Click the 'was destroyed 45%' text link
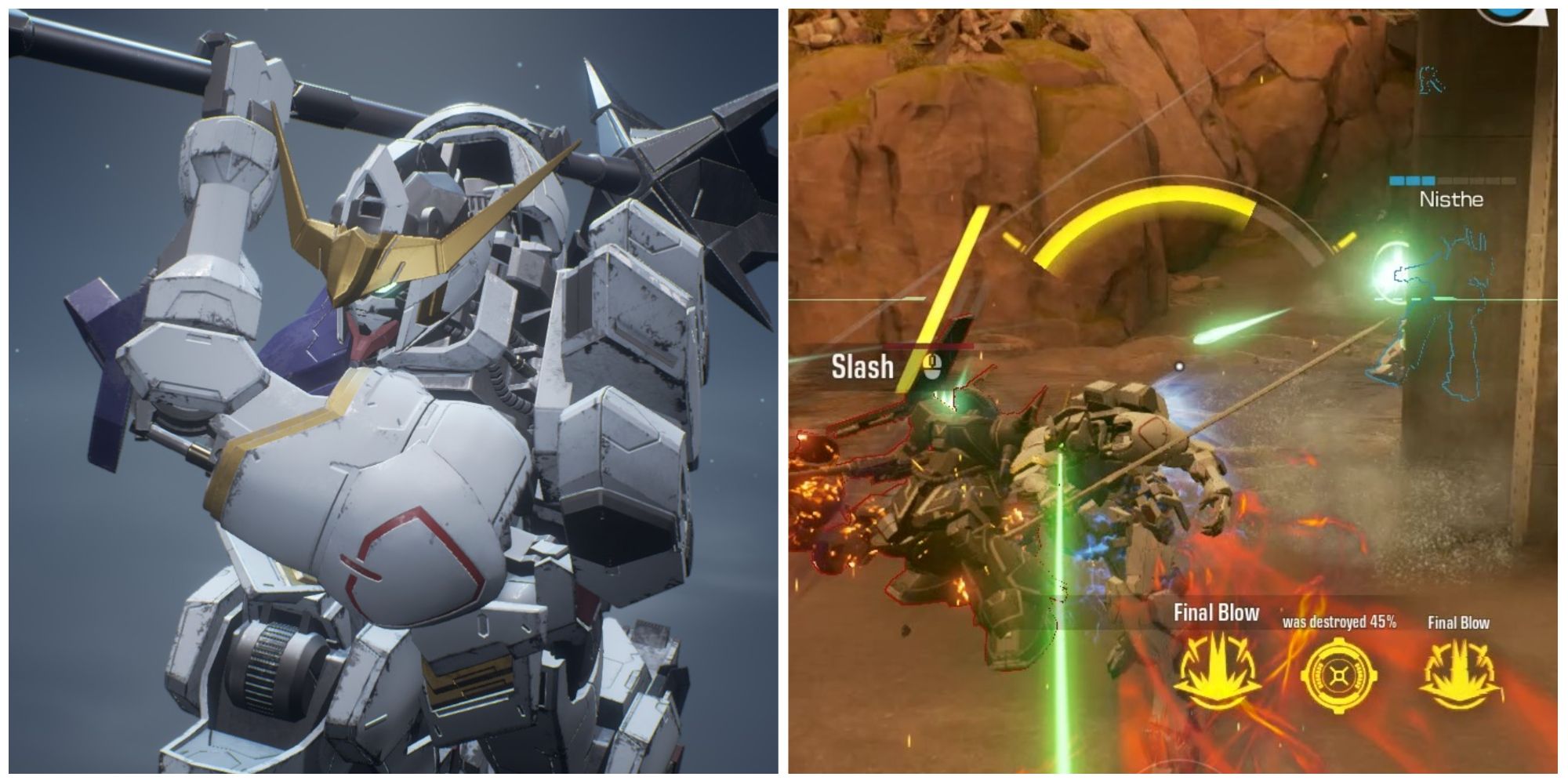This screenshot has height=784, width=1568. [x=1338, y=623]
